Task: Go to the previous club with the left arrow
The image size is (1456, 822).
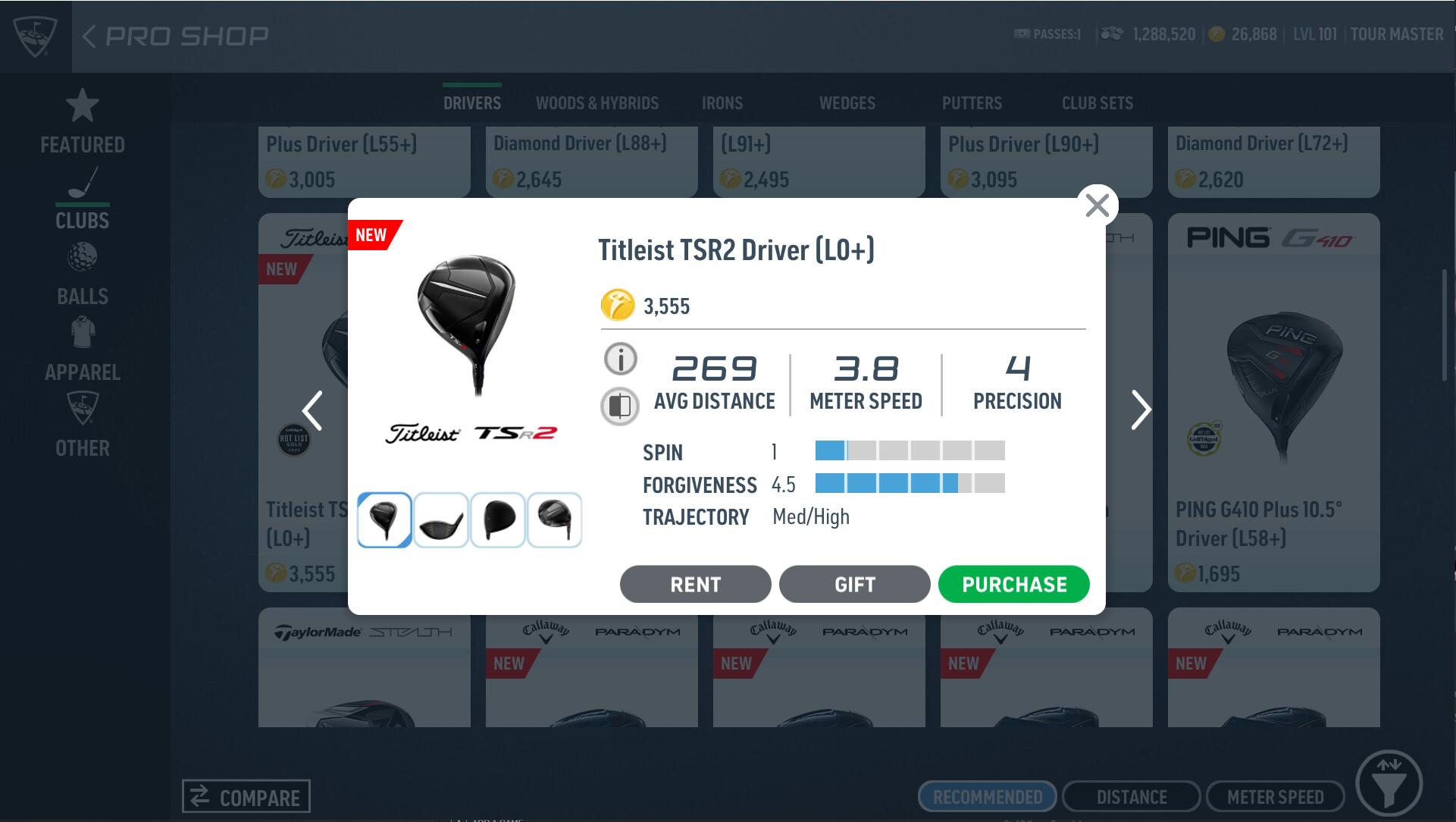Action: click(312, 410)
